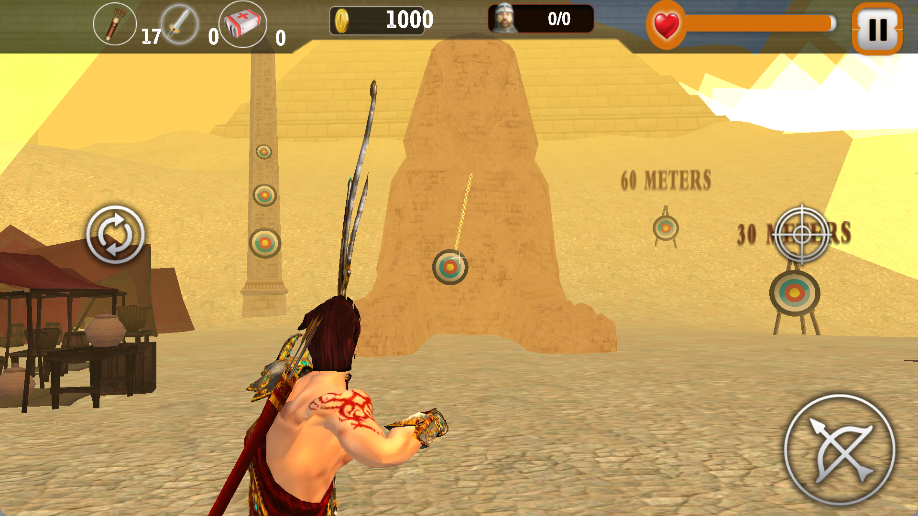Tap the crosshair aim button
This screenshot has width=918, height=516.
coord(801,234)
